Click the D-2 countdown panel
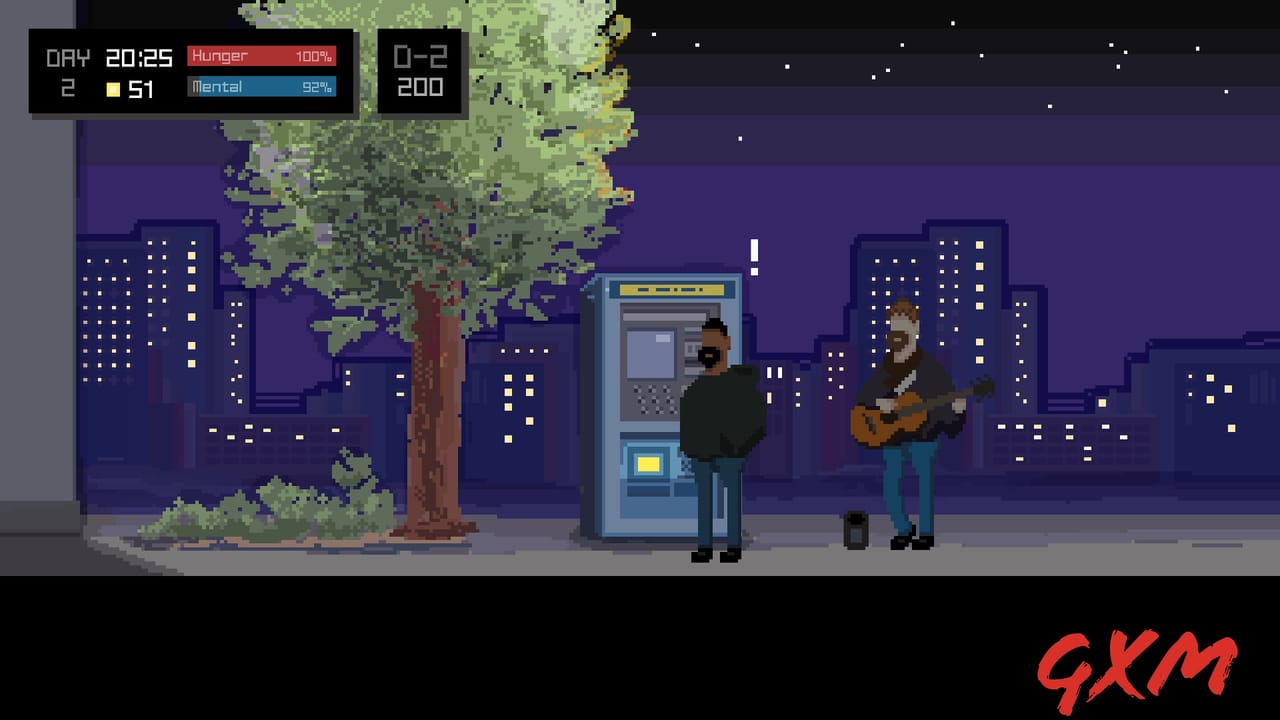 [x=420, y=70]
